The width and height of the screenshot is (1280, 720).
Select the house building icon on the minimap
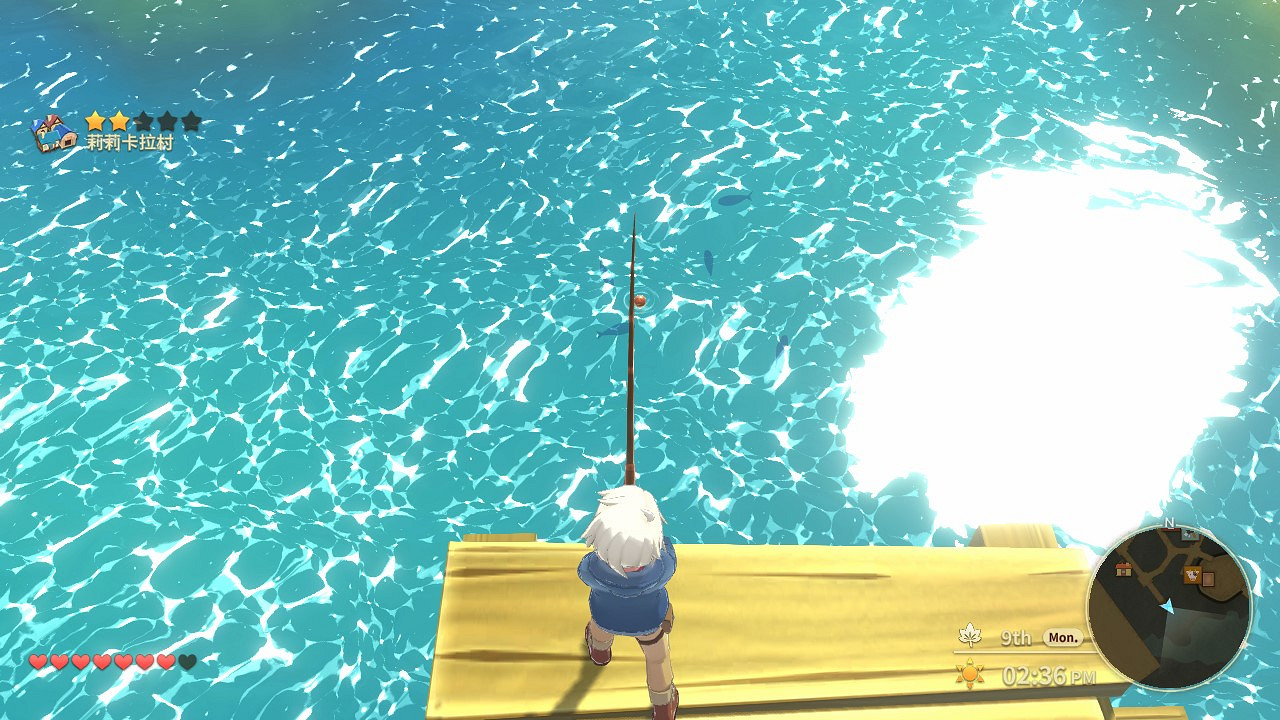(x=1123, y=570)
